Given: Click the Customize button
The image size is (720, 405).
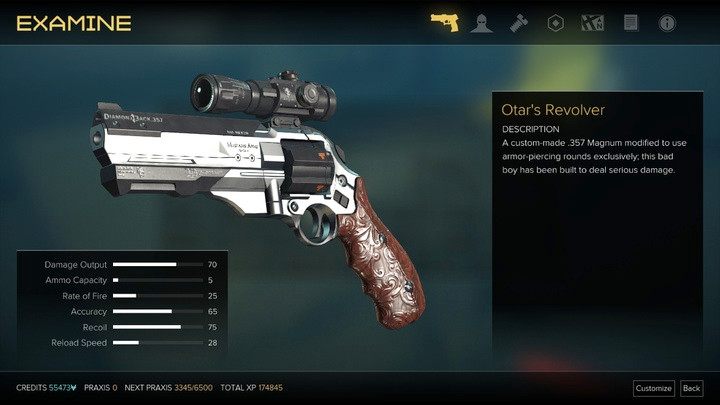Looking at the screenshot, I should pyautogui.click(x=654, y=388).
